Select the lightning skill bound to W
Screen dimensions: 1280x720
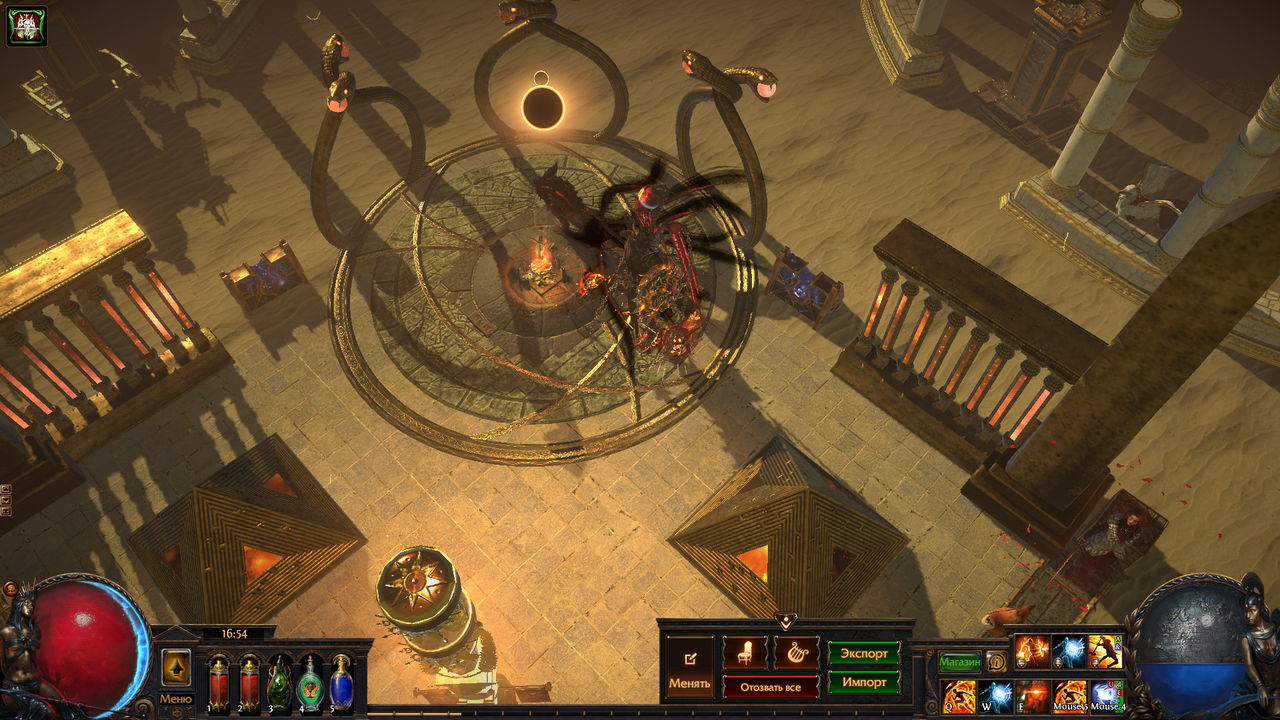click(x=996, y=696)
